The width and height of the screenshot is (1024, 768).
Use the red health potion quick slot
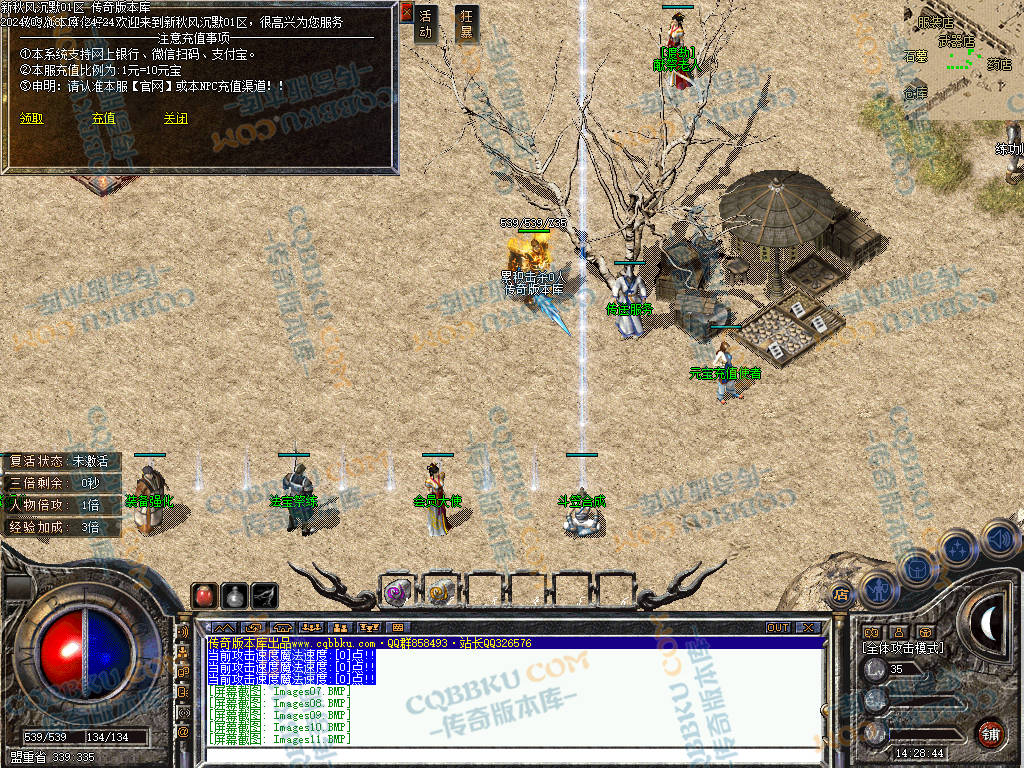[x=205, y=595]
